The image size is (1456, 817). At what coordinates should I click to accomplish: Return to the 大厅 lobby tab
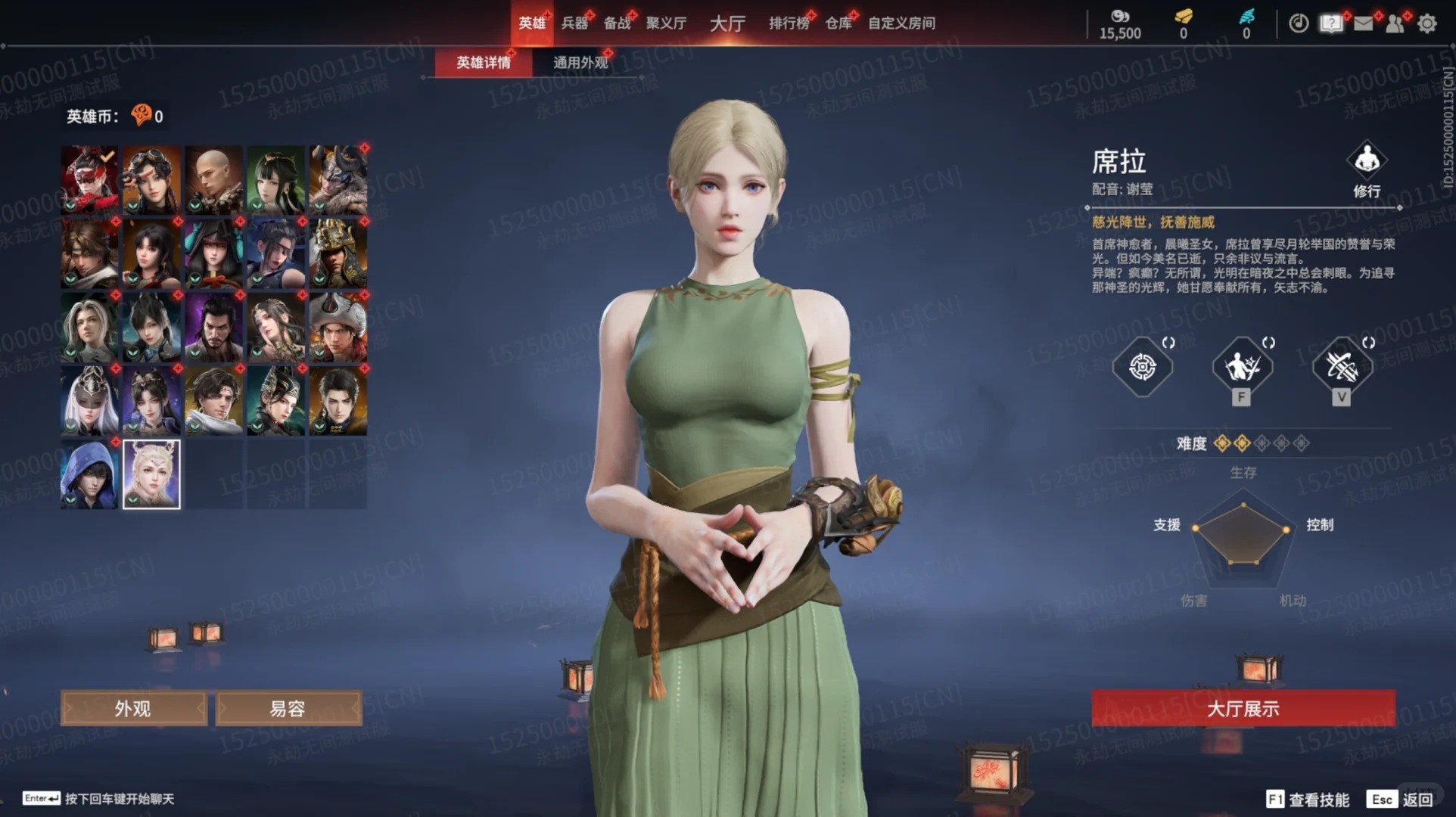pyautogui.click(x=727, y=23)
